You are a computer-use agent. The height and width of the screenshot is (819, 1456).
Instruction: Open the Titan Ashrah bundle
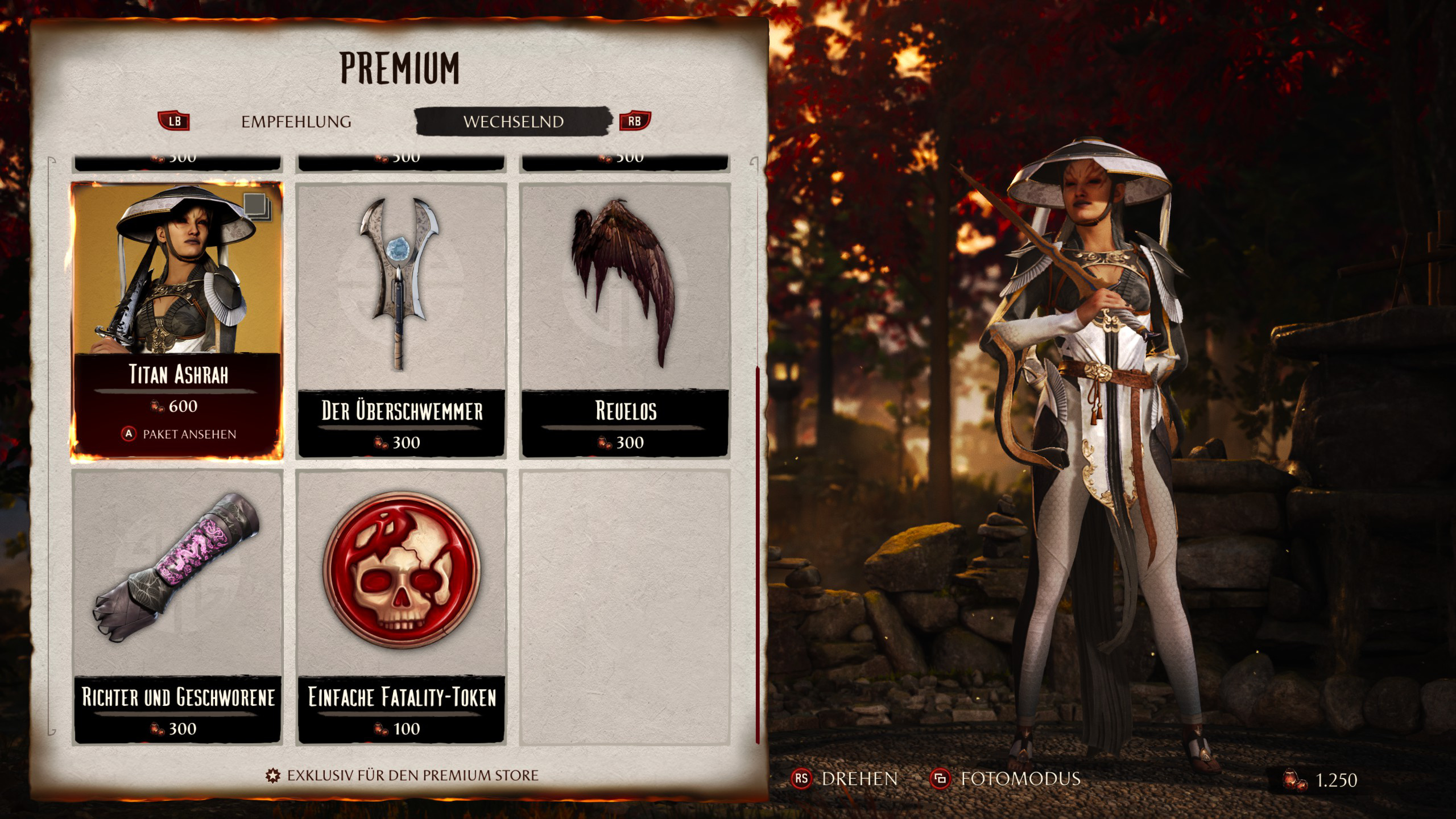pos(177,320)
